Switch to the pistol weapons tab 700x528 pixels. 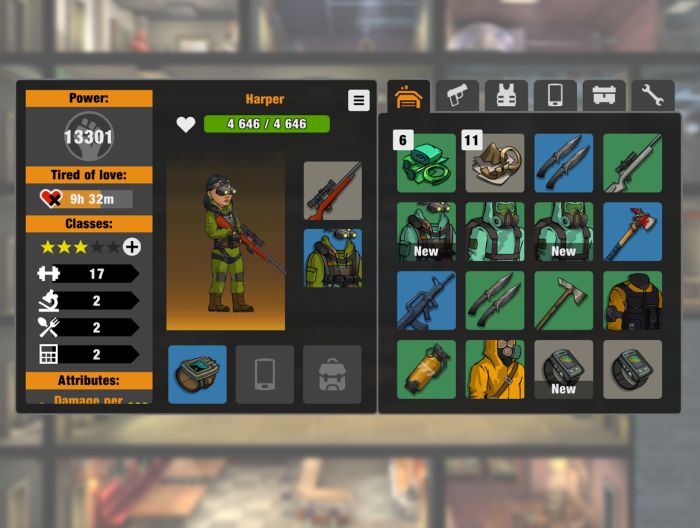[x=457, y=96]
